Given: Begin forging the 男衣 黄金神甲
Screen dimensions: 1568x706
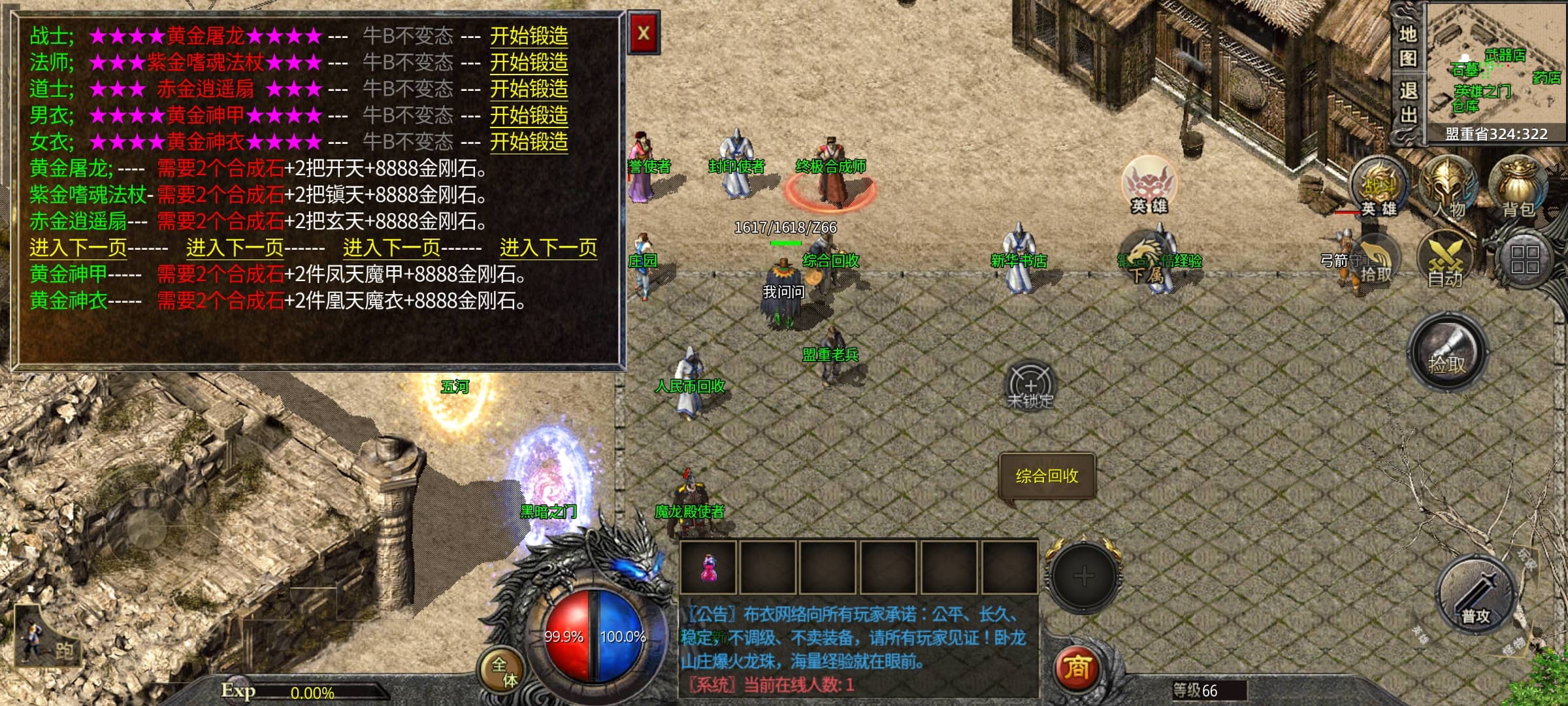Looking at the screenshot, I should click(x=529, y=116).
